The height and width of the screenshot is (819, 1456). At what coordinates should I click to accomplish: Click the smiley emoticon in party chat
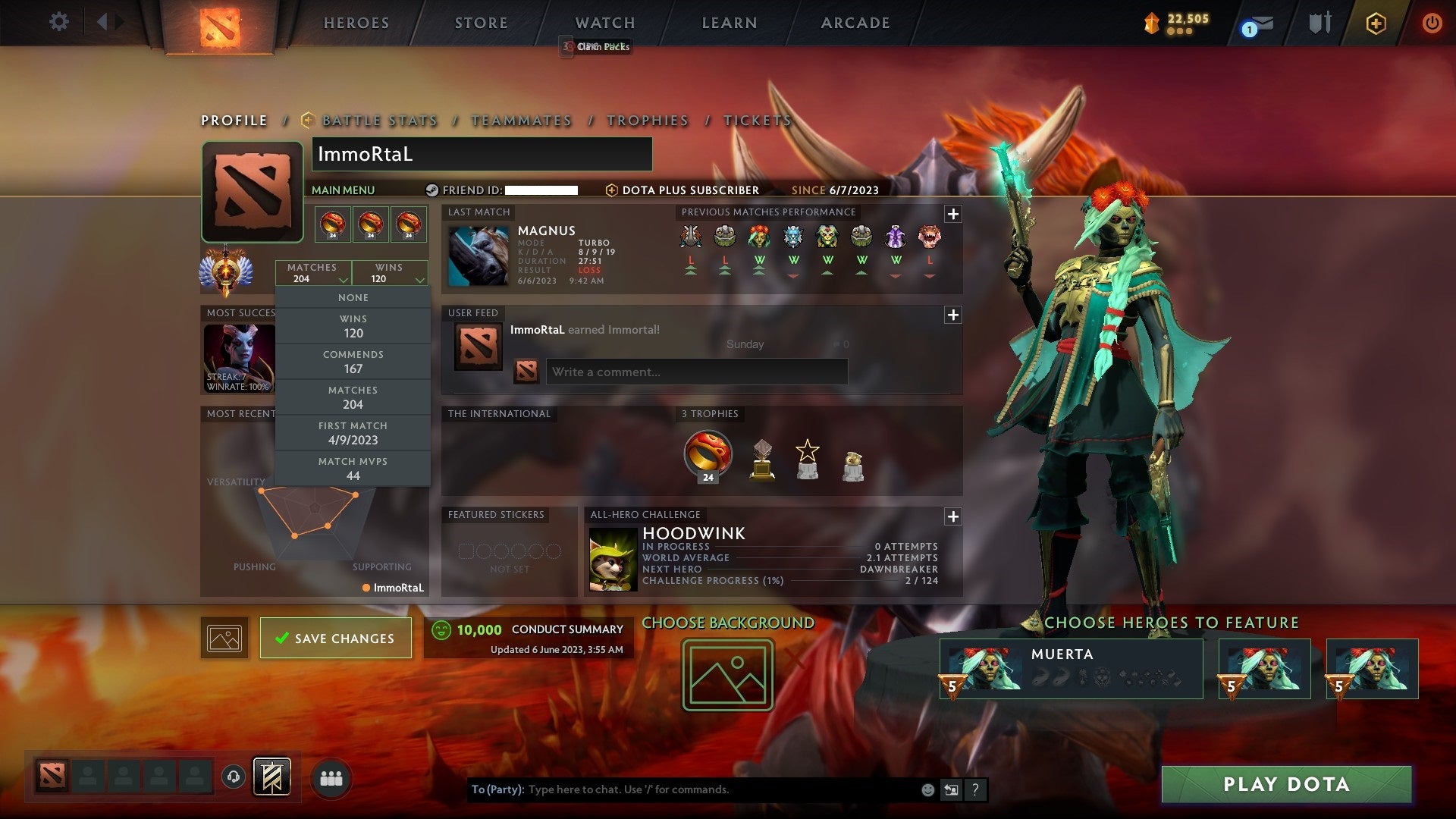(x=927, y=789)
